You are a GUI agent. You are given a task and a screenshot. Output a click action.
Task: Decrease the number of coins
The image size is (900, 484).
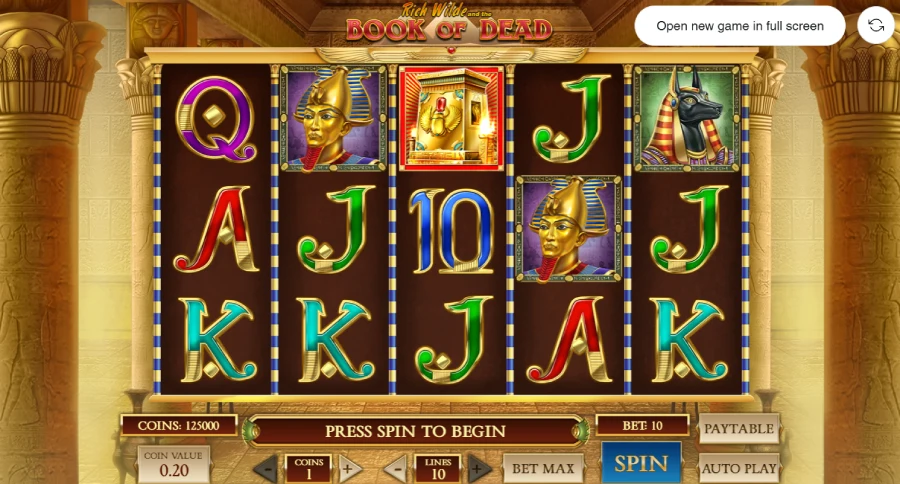266,468
